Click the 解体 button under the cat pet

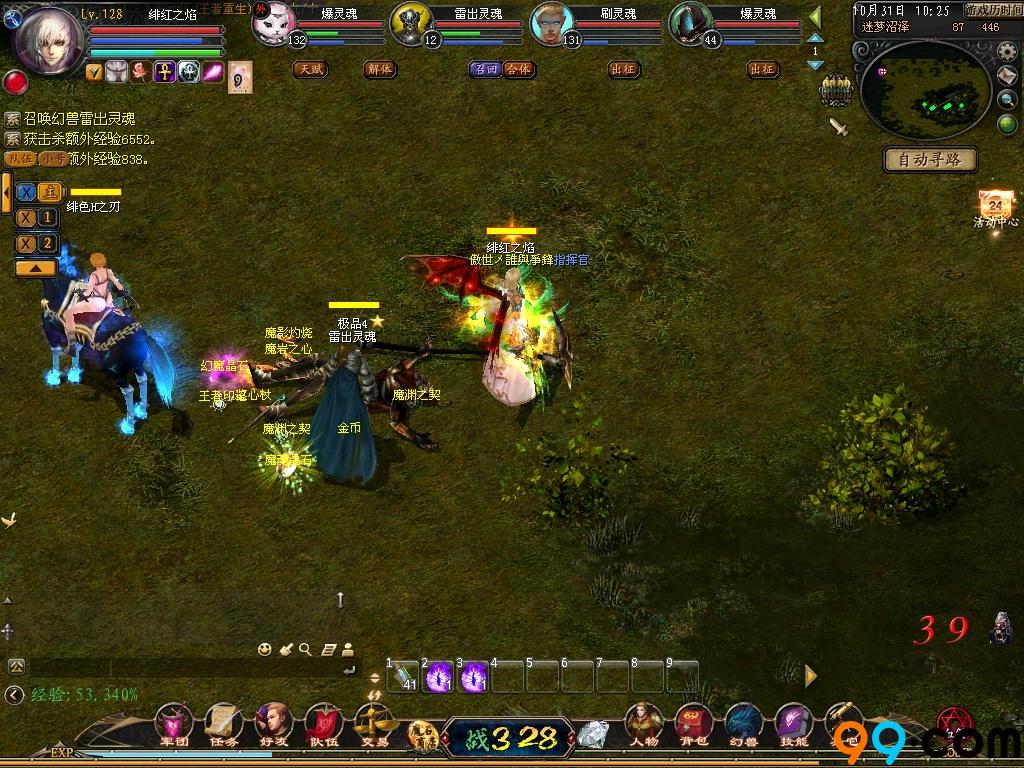[x=380, y=69]
